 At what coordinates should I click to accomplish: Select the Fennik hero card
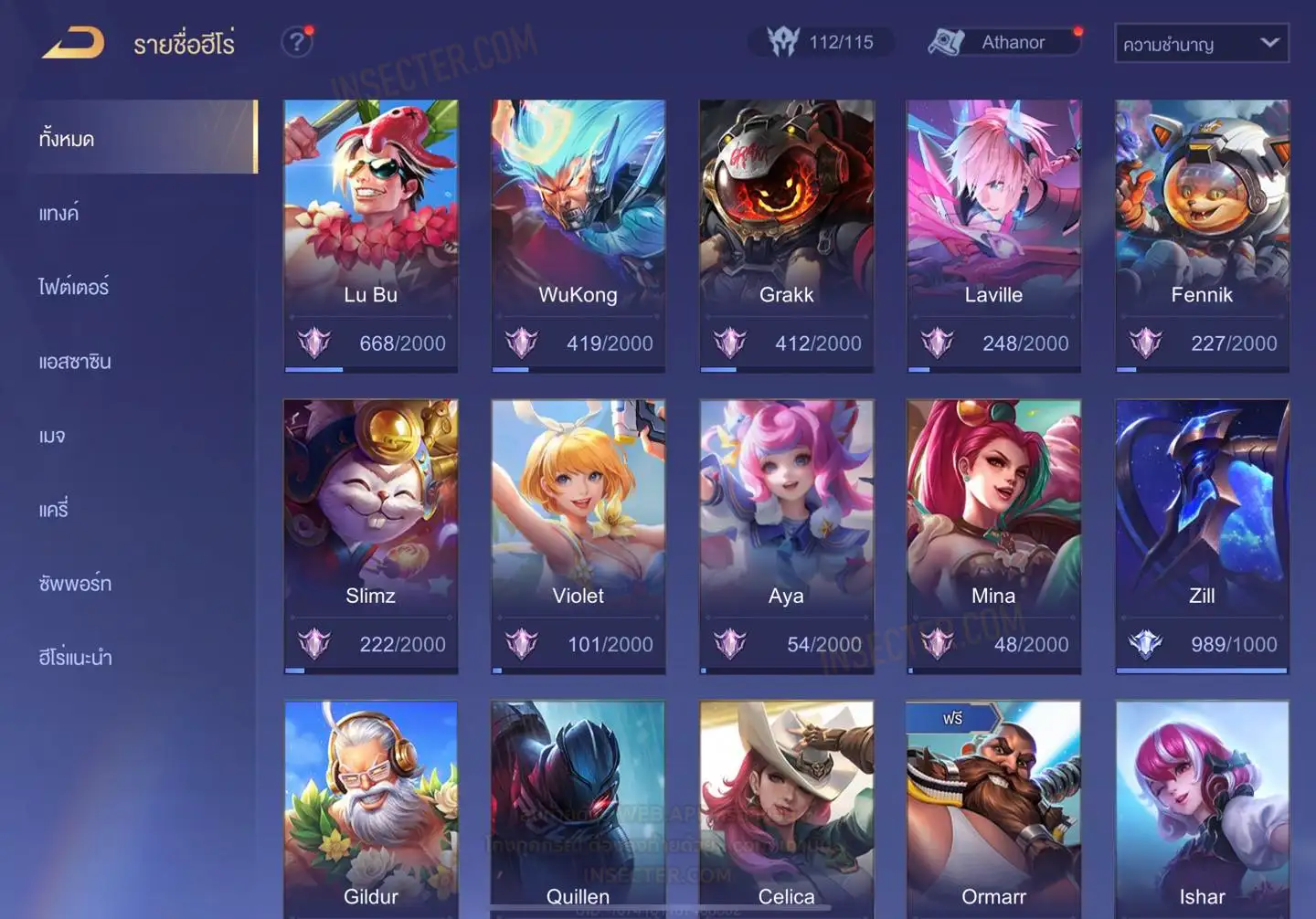(1202, 235)
